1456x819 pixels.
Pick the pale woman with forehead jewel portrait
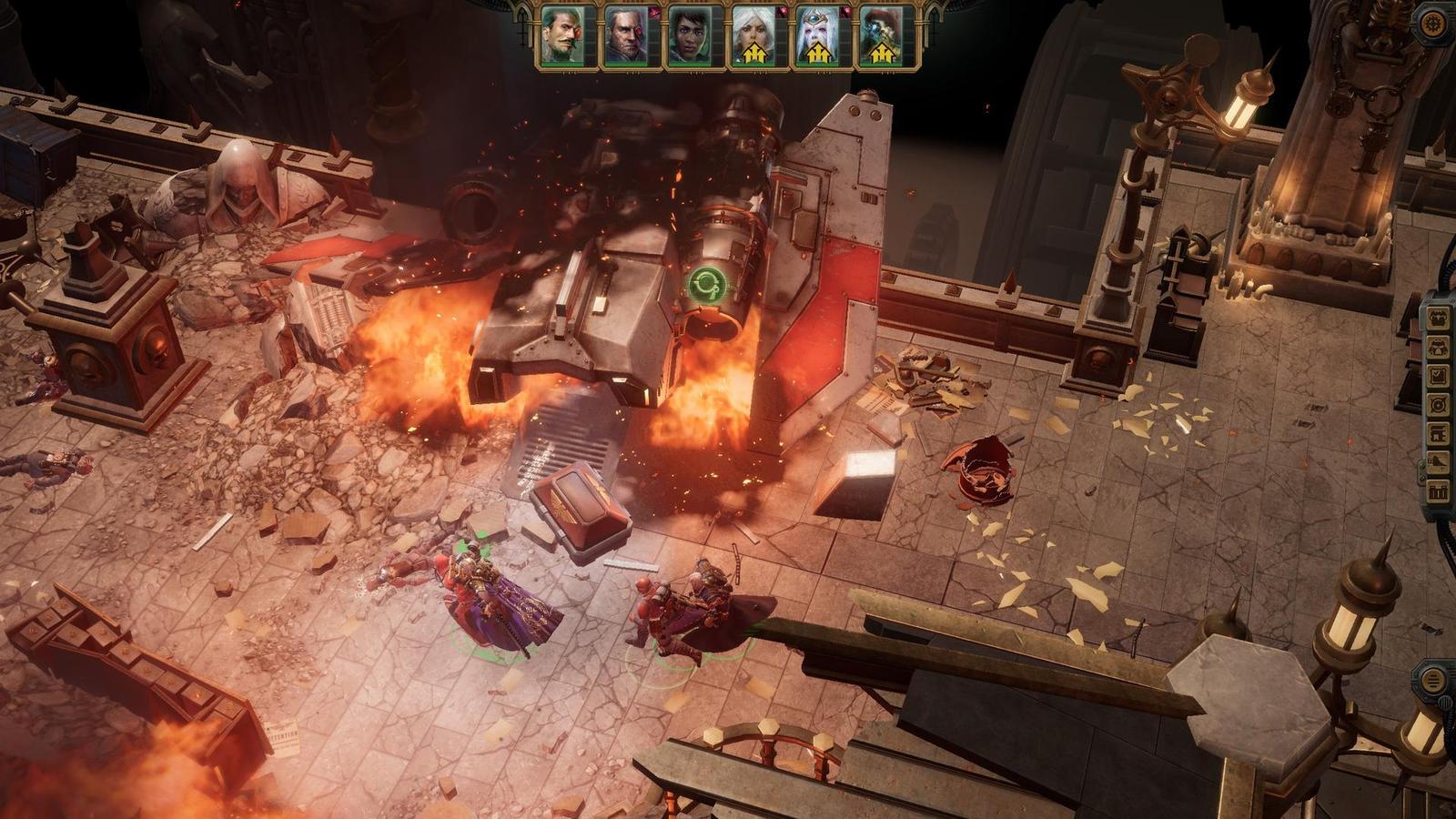click(x=815, y=37)
